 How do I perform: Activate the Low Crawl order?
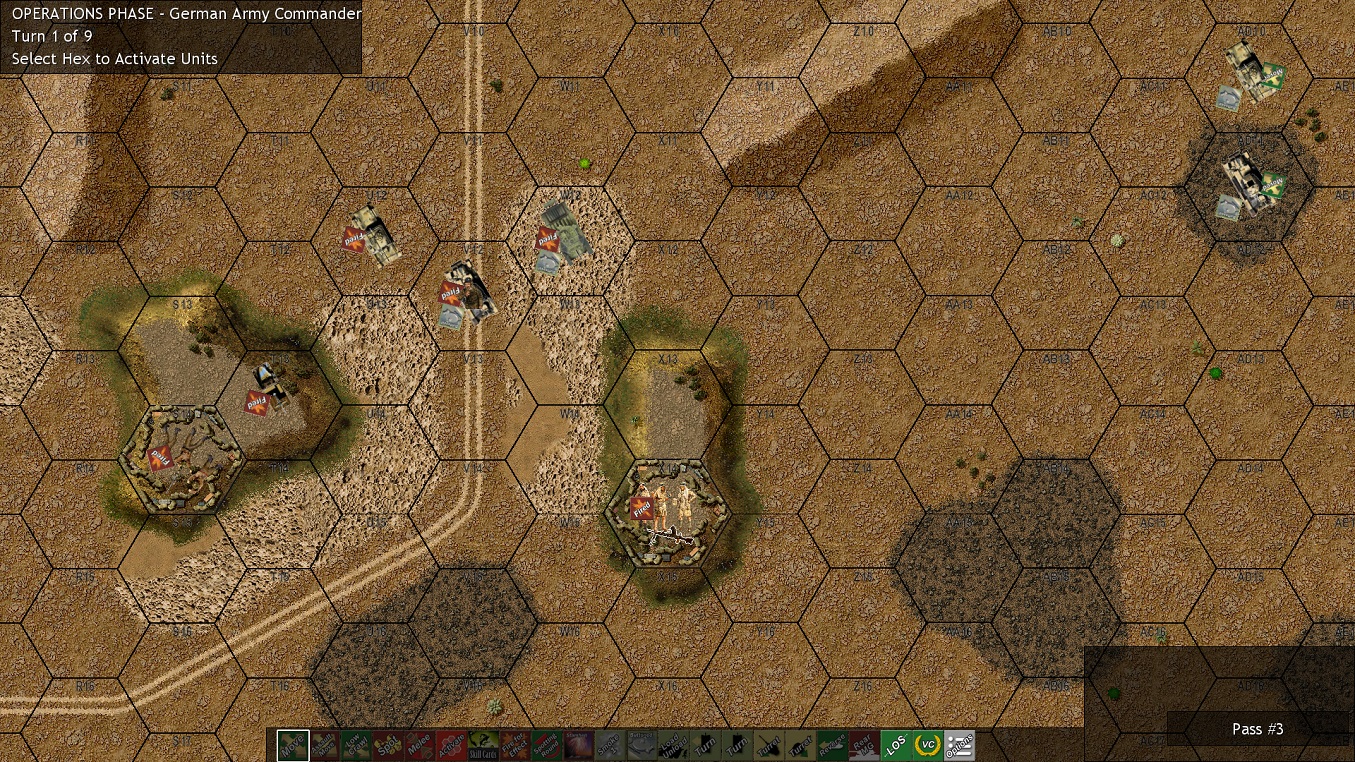click(x=356, y=745)
